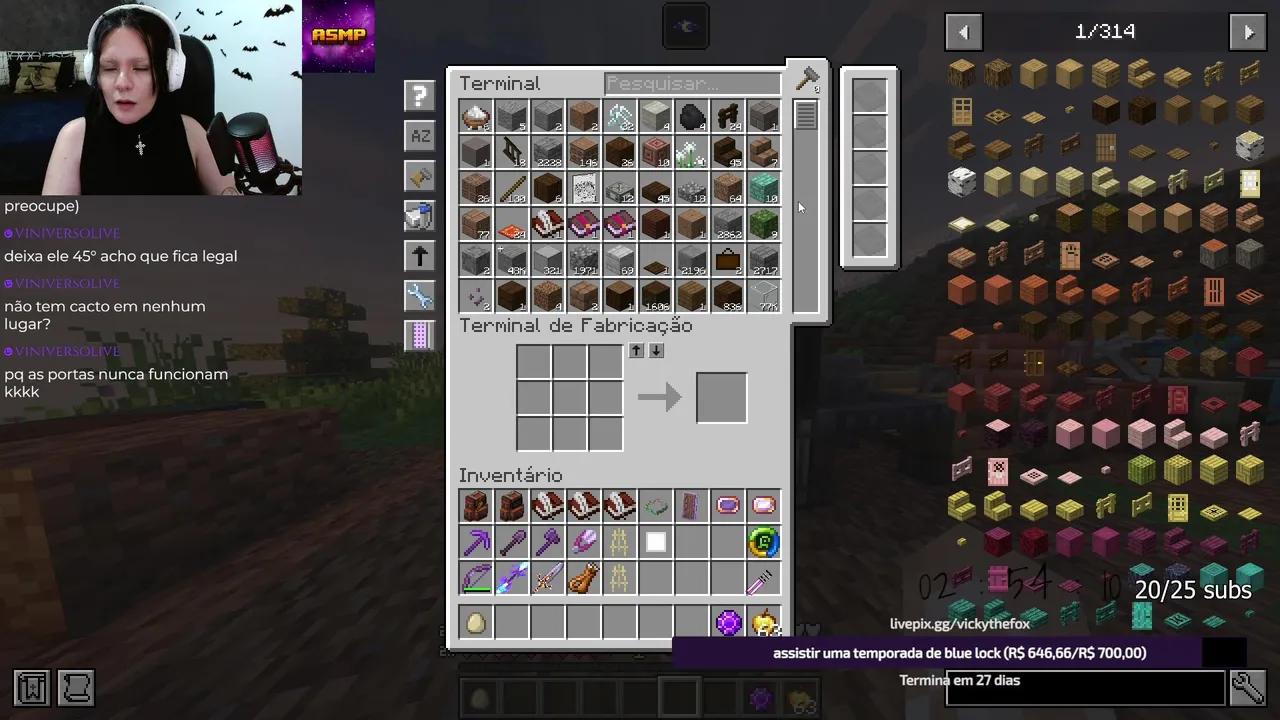
Task: Open JEI settings with the wrench icon
Action: click(x=419, y=295)
